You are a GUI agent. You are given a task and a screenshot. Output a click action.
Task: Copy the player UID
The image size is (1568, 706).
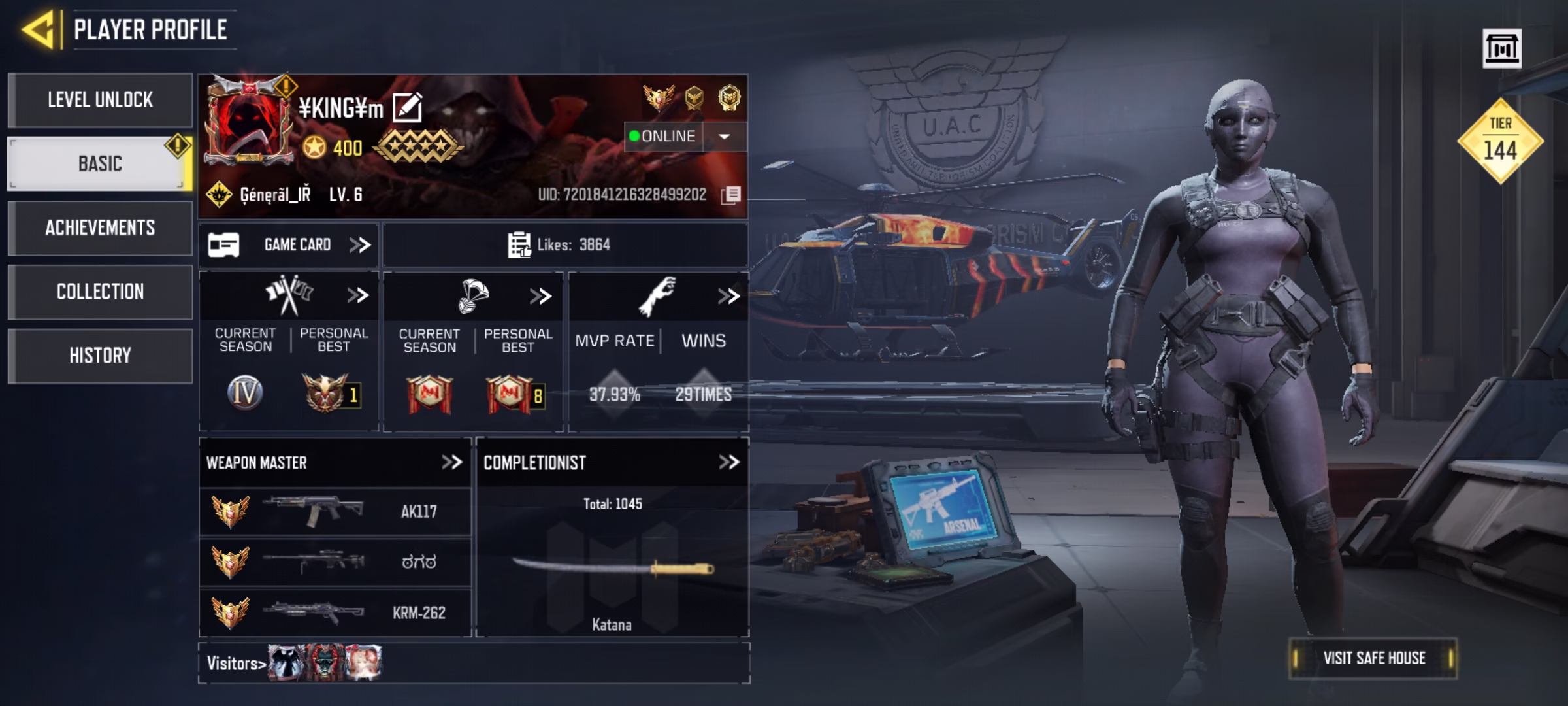click(731, 195)
